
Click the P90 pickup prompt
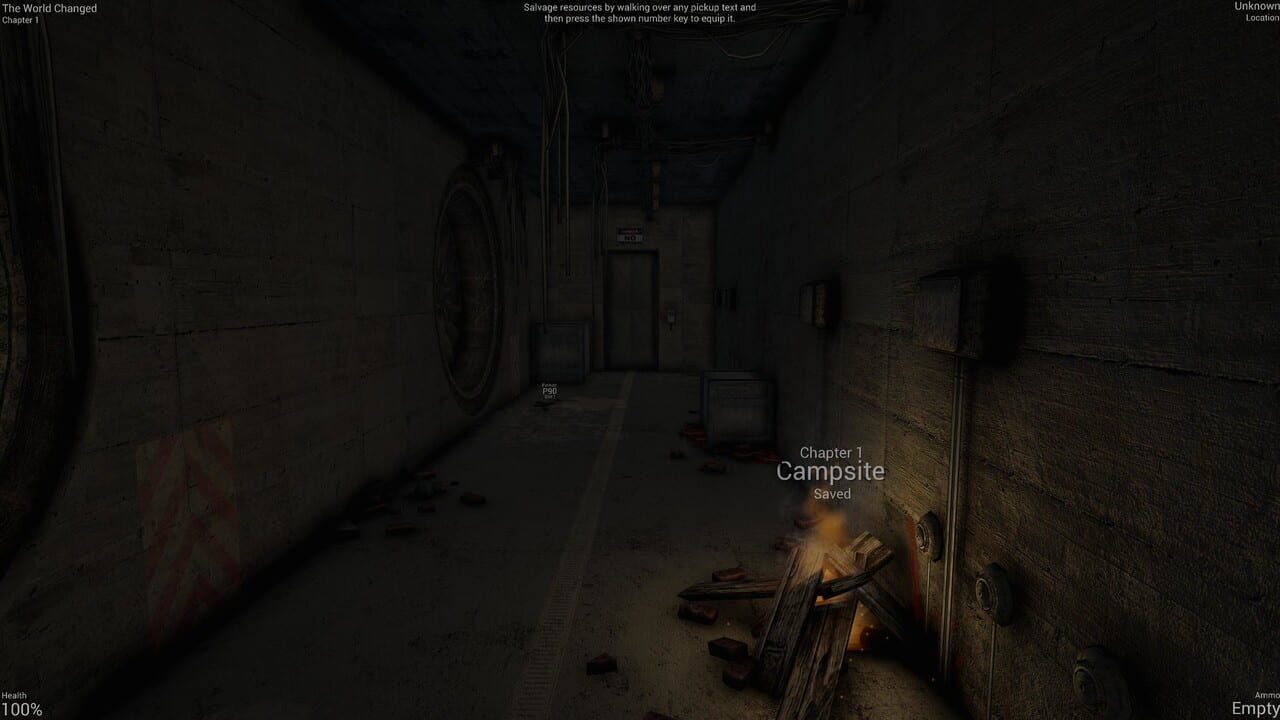tap(549, 390)
